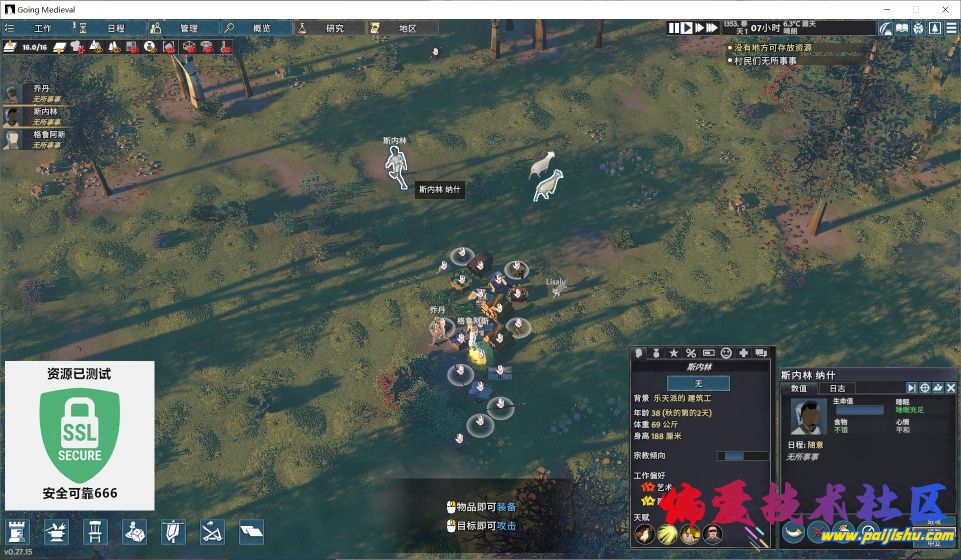Maximize the Going Medieval window
The width and height of the screenshot is (961, 560).
click(915, 8)
